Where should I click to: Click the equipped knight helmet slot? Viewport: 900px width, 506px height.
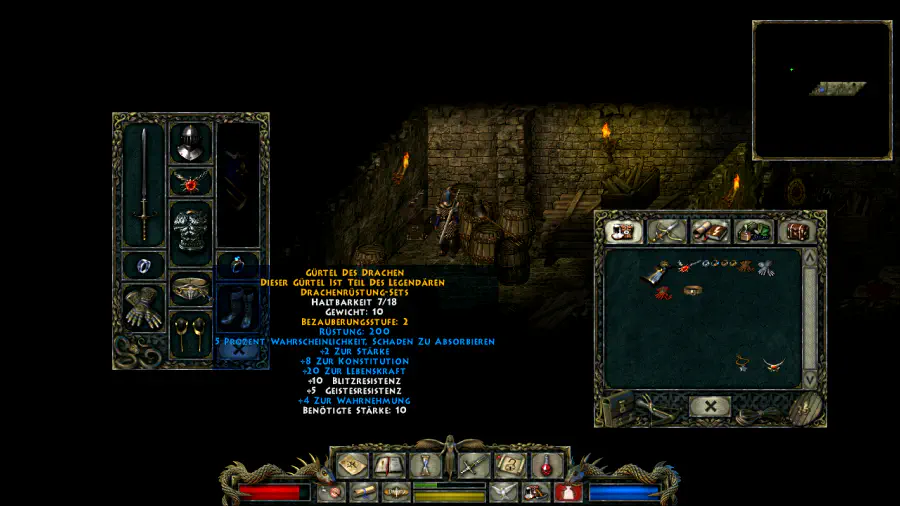point(190,144)
